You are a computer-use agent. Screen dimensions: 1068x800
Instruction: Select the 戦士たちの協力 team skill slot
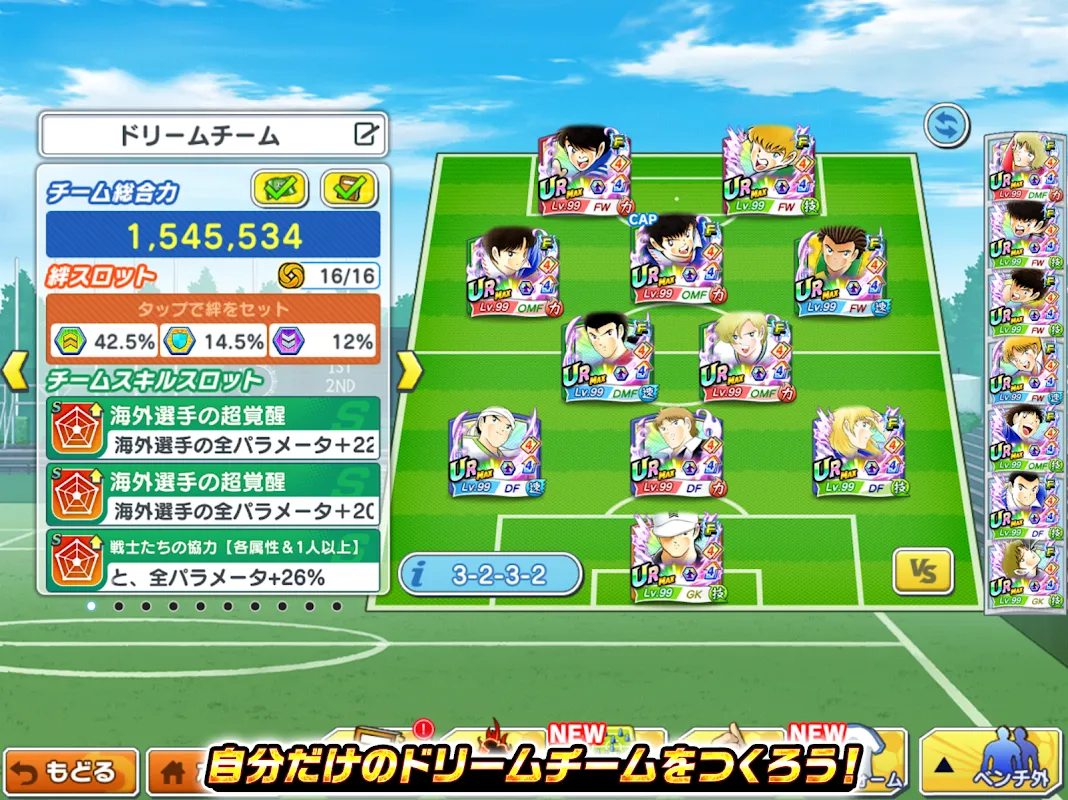[x=213, y=561]
